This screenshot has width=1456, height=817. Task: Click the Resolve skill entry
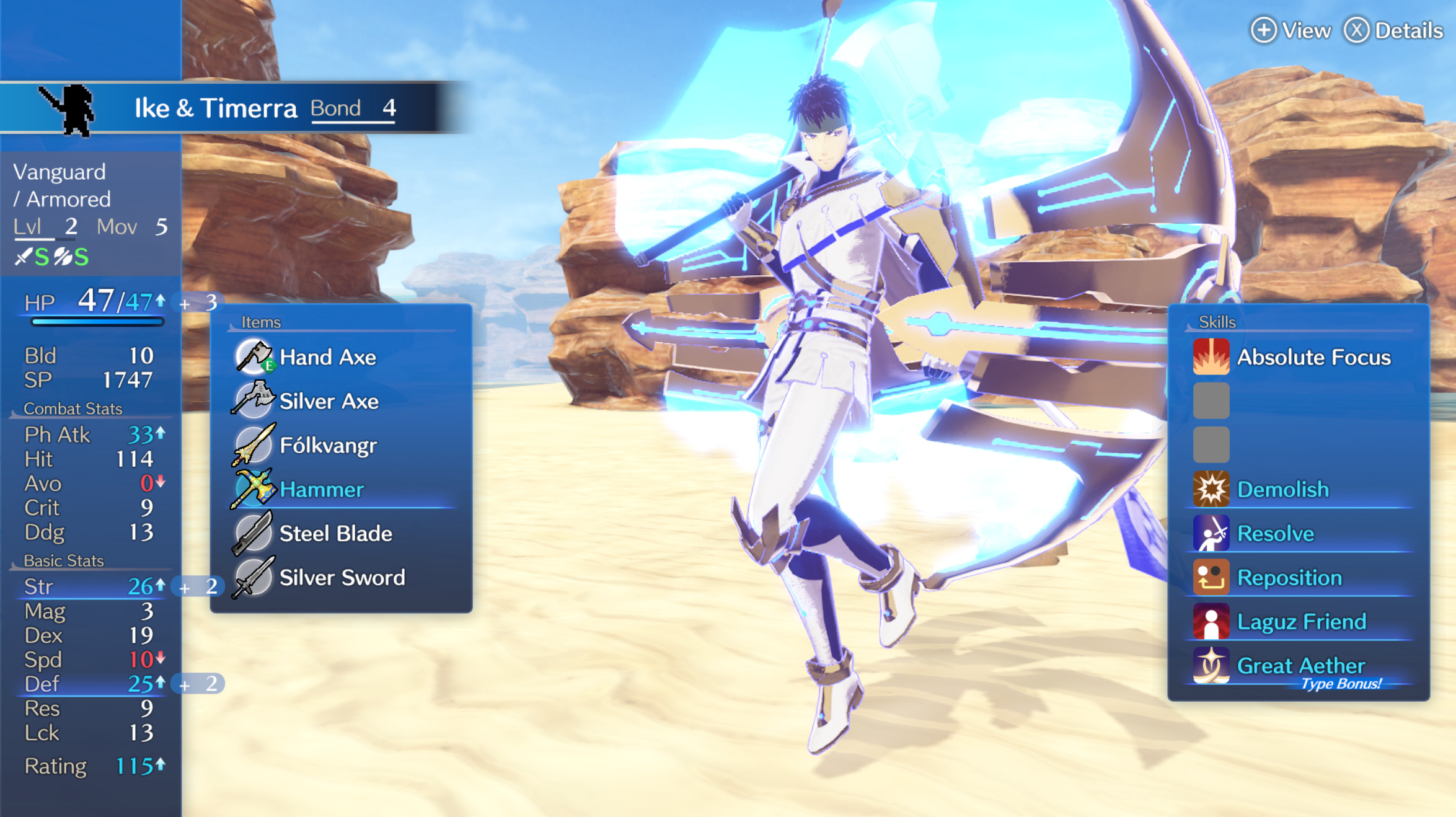(x=1276, y=533)
